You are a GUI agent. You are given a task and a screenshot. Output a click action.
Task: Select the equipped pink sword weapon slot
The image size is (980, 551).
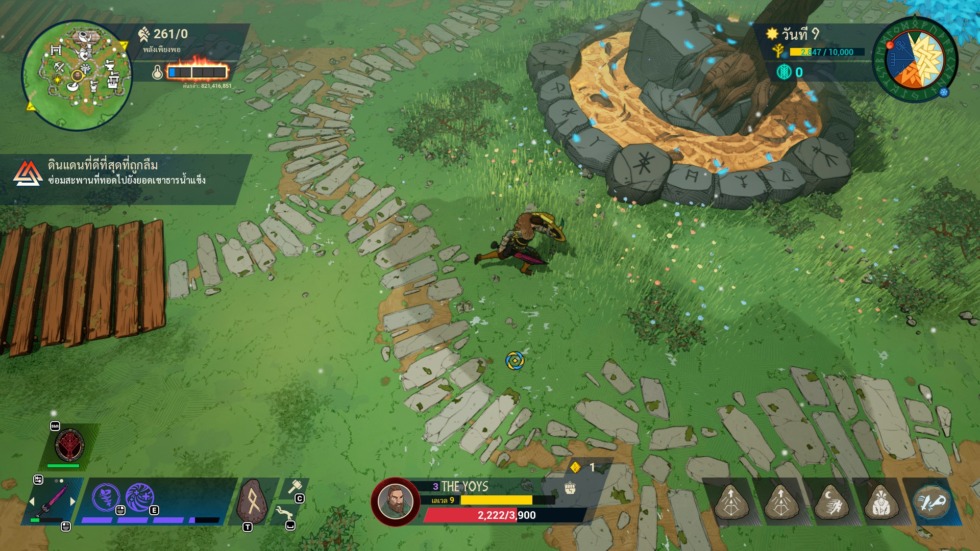[50, 500]
